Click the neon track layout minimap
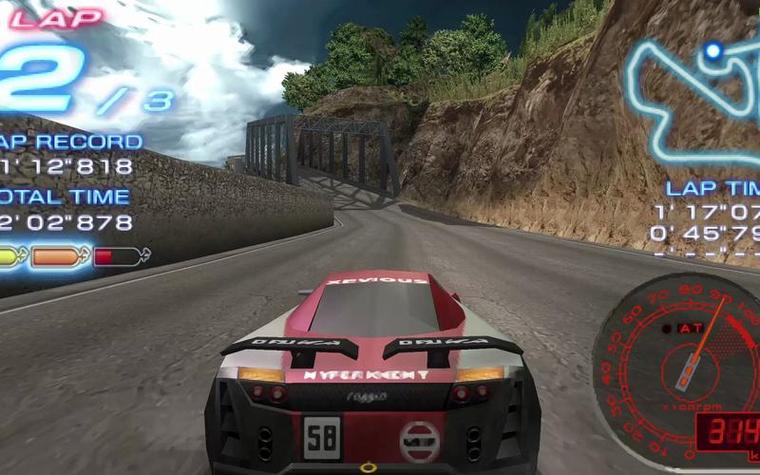Image resolution: width=760 pixels, height=475 pixels. pos(692,100)
